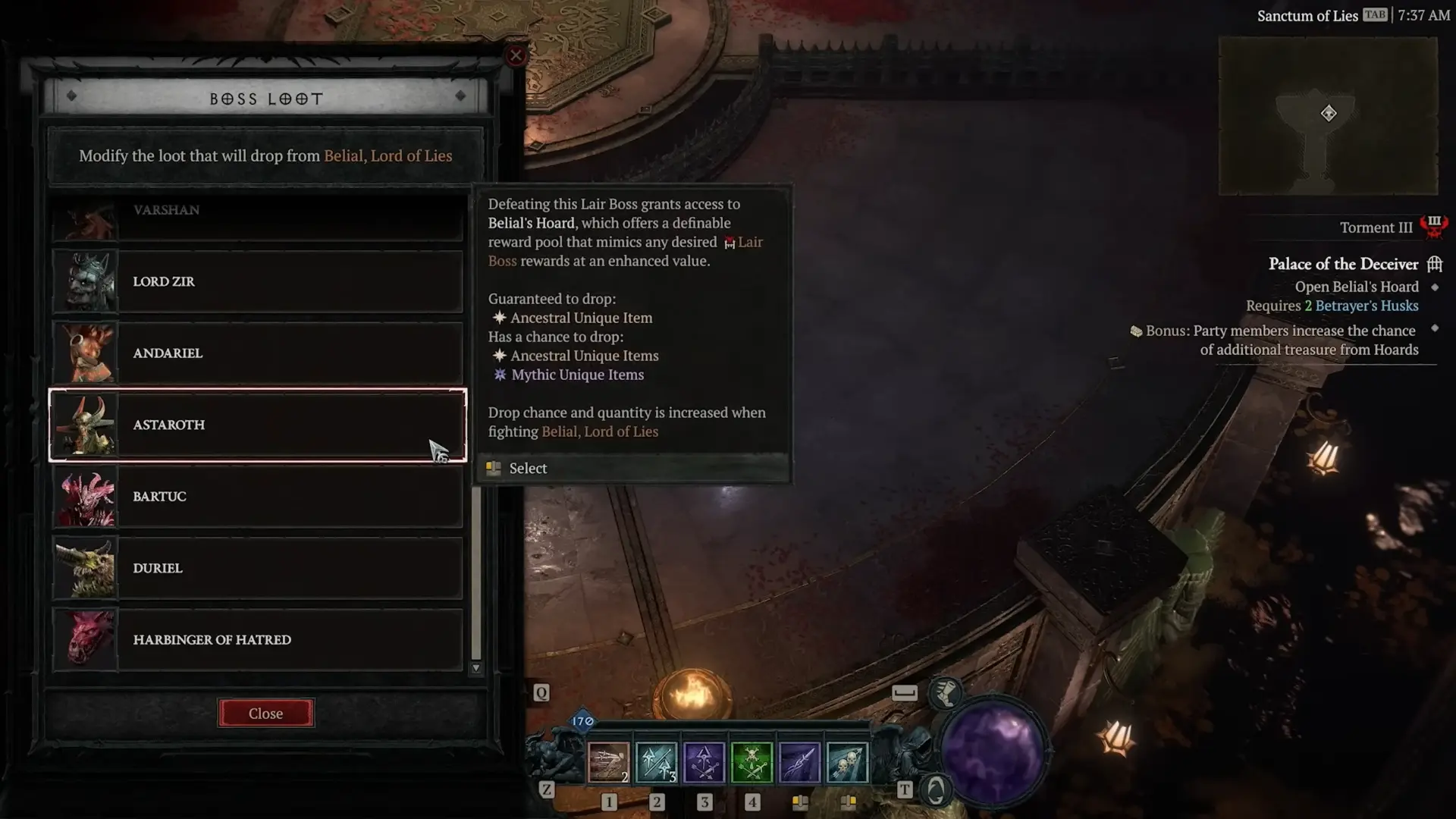1456x819 pixels.
Task: Select Lord Zir as the loot boss
Action: (258, 281)
